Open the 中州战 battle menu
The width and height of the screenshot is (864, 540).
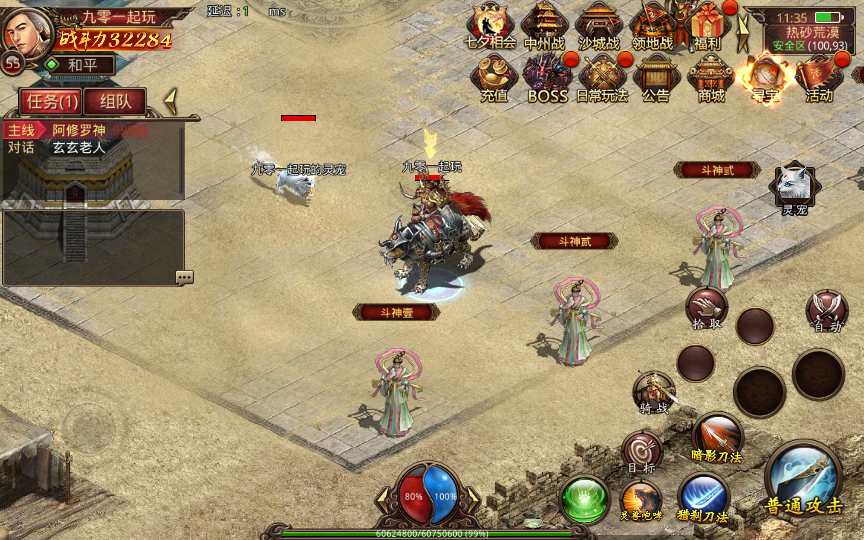click(544, 24)
